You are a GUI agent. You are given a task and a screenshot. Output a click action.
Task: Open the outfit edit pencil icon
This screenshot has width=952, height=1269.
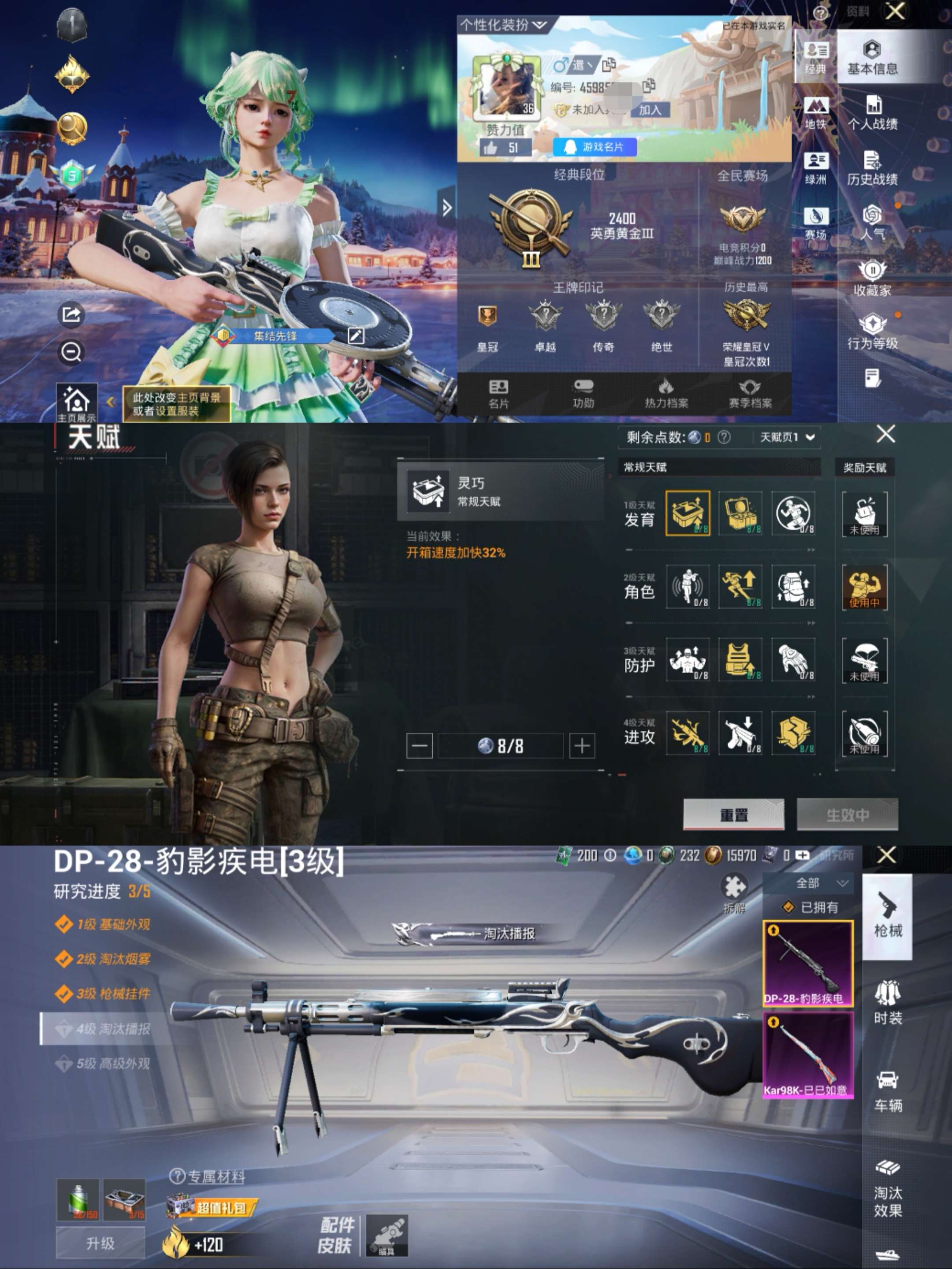(357, 337)
